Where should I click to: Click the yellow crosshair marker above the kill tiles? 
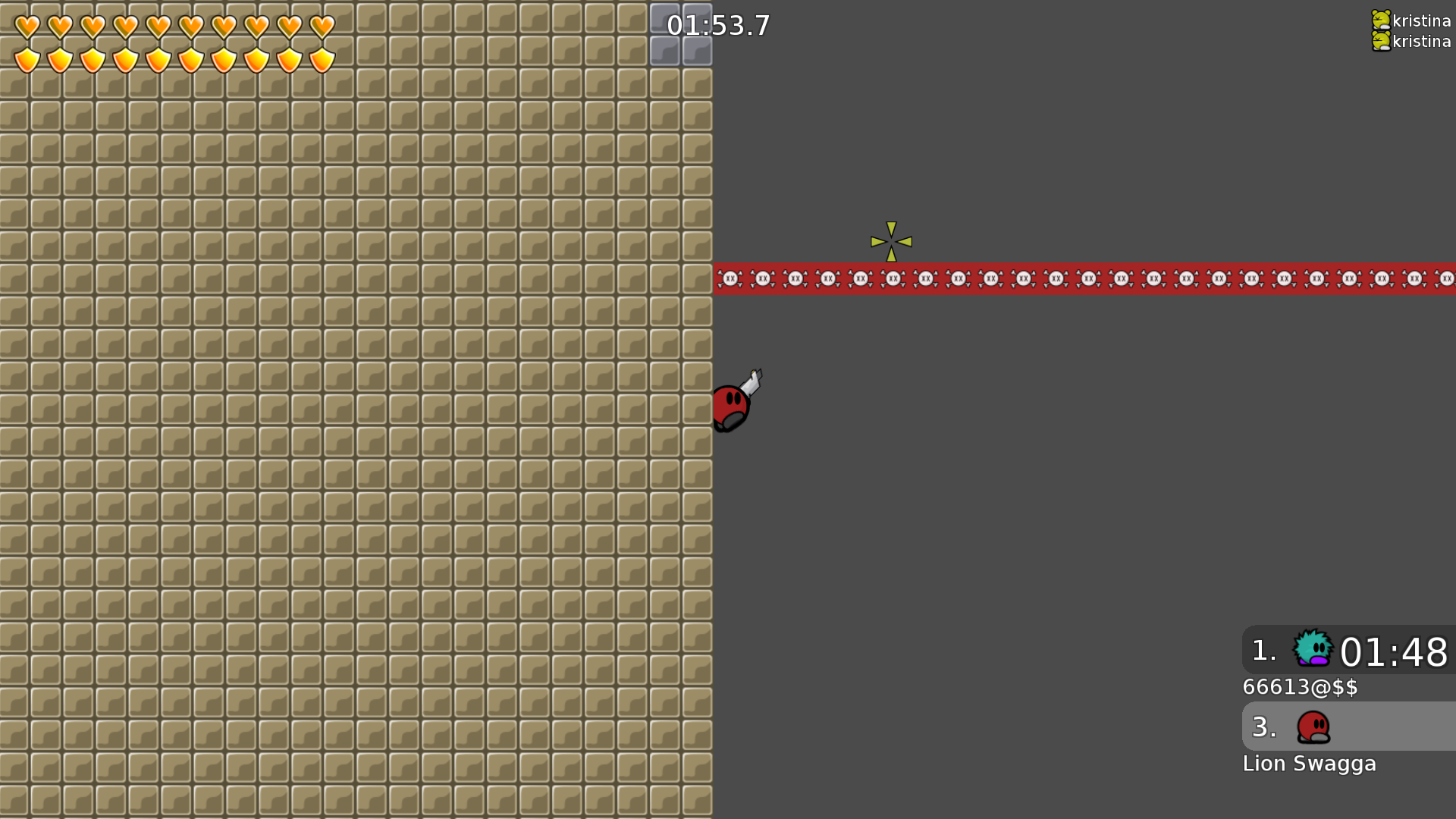[x=892, y=242]
